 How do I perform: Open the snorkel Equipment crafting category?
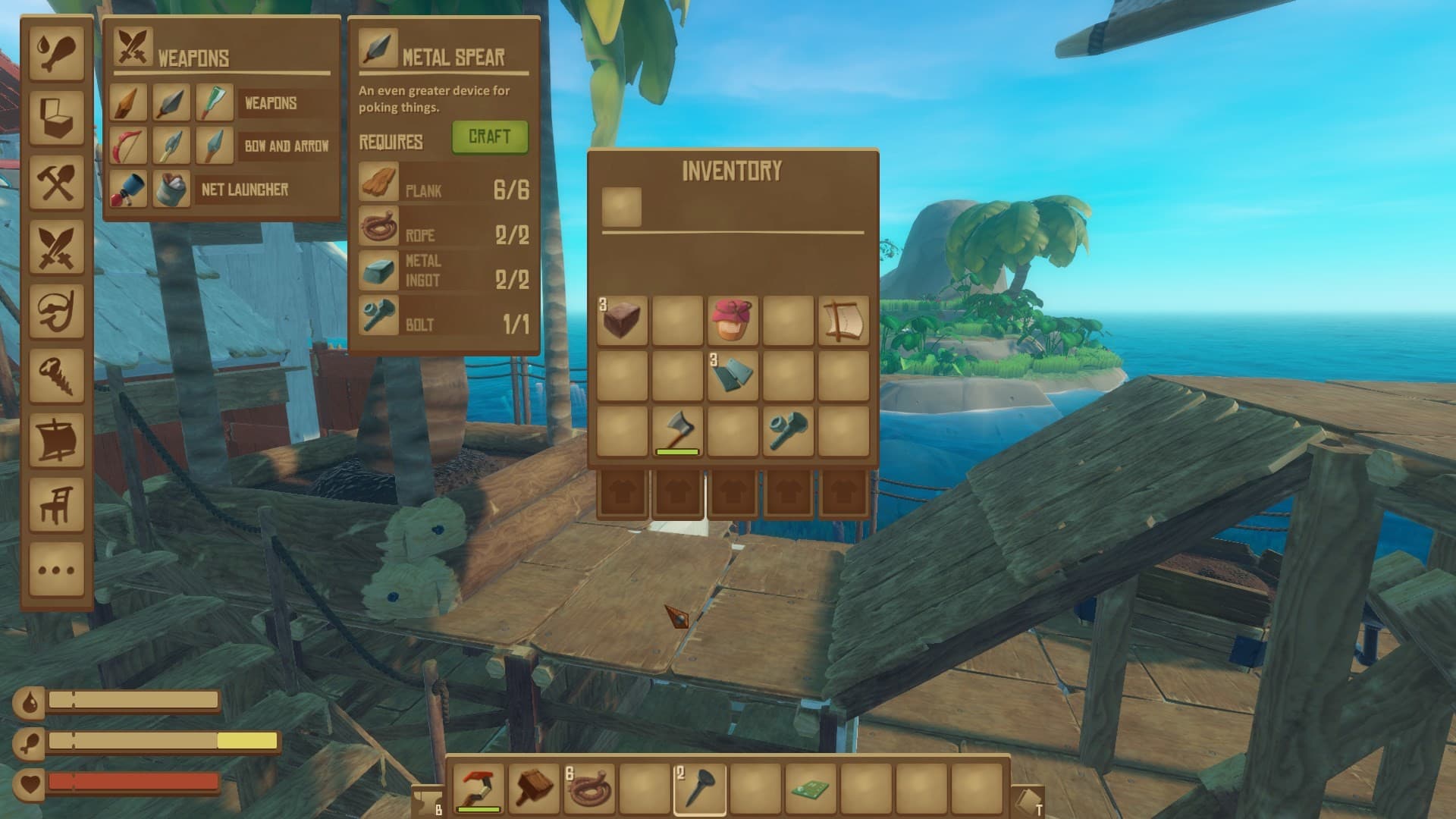pos(56,311)
